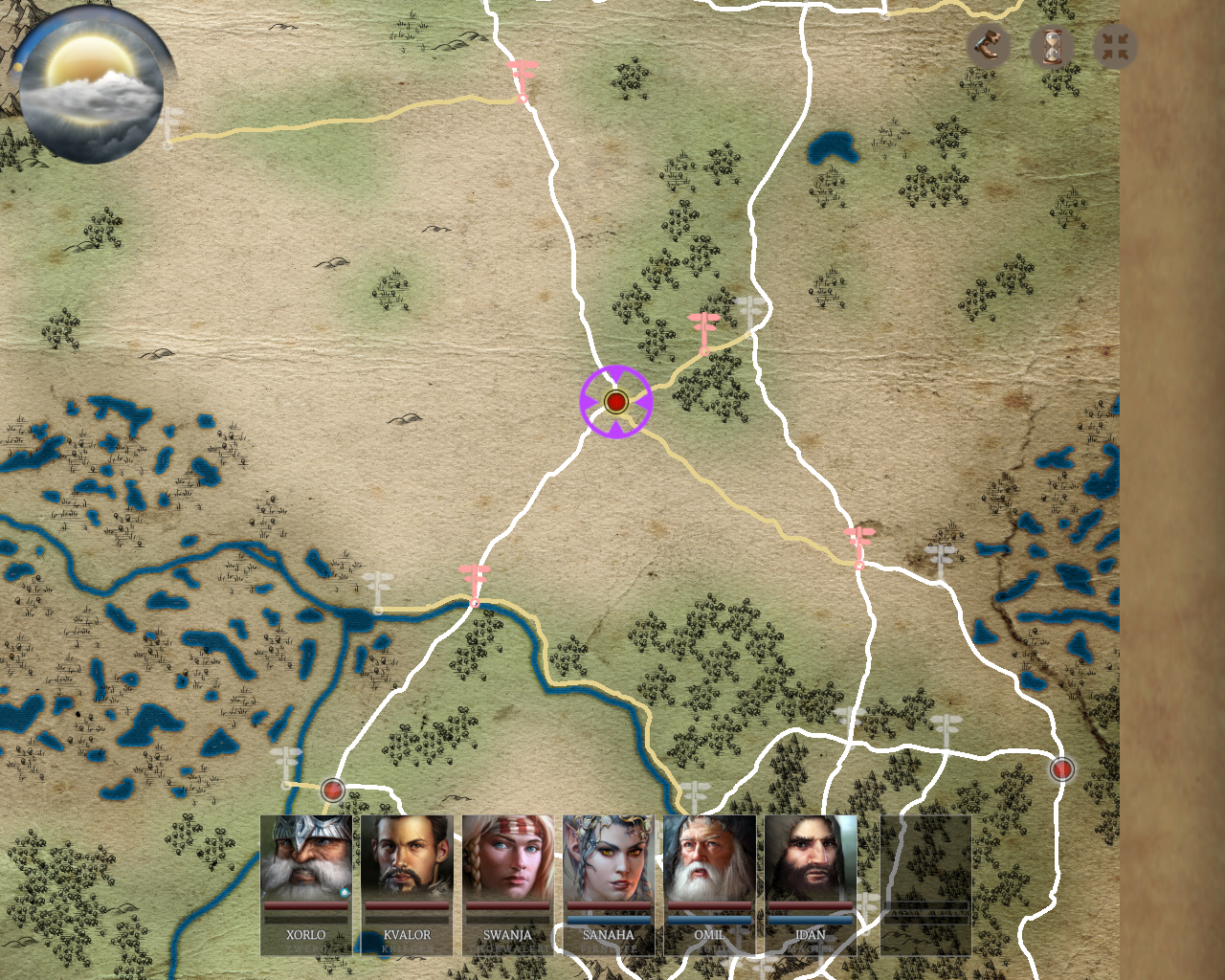Screen dimensions: 1225x980
Task: Click the weather globe indicator
Action: click(92, 86)
